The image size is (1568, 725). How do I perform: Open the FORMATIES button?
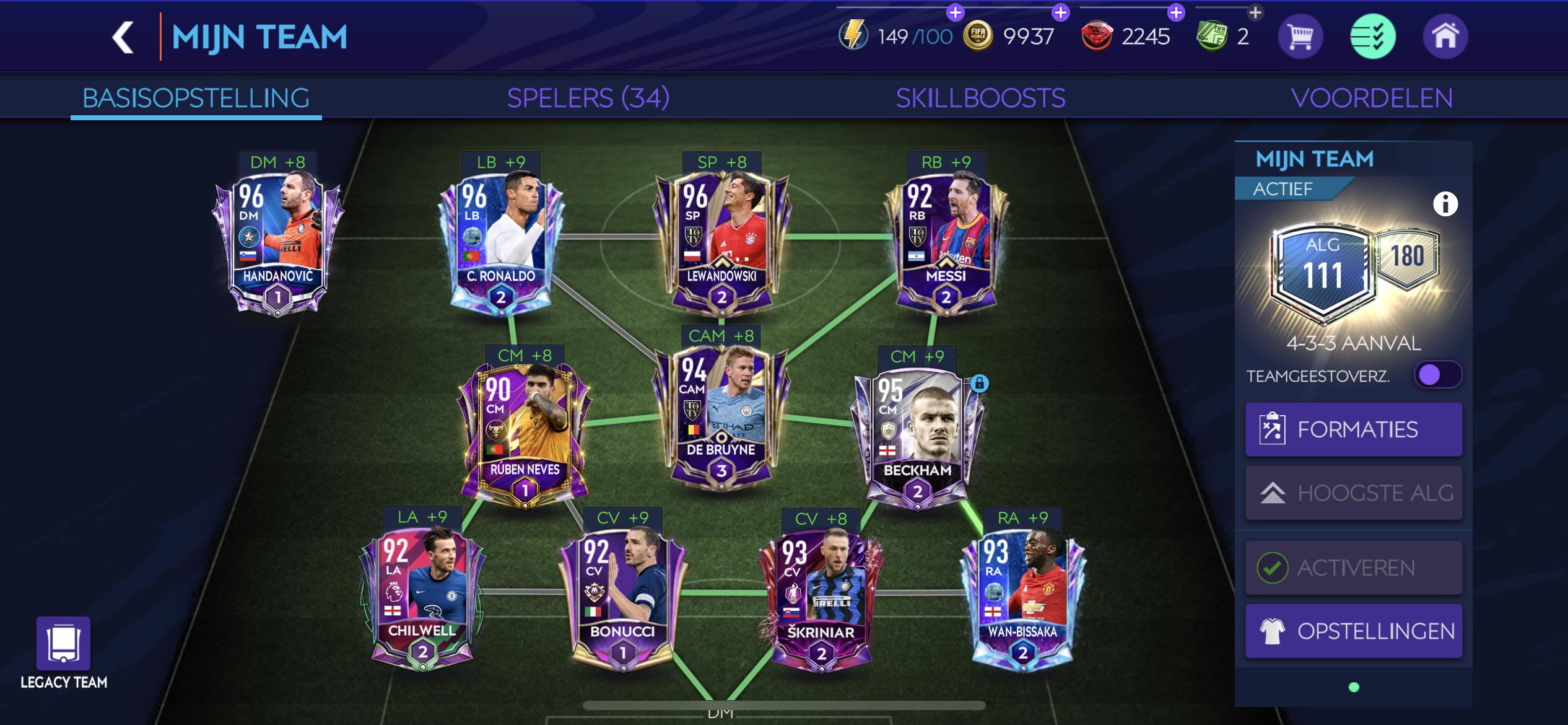[1353, 429]
